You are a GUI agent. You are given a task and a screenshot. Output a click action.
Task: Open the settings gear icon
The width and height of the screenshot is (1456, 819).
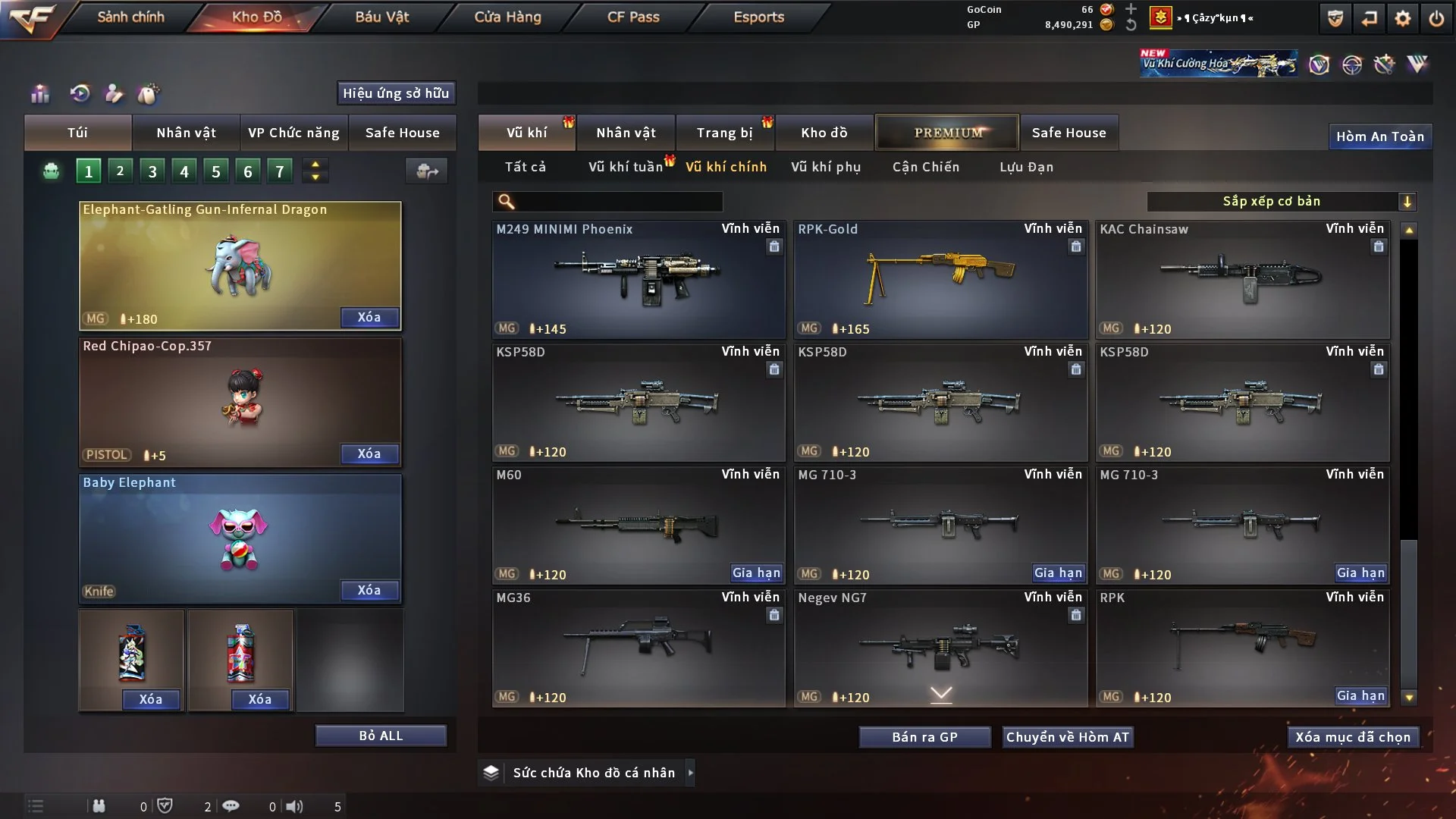coord(1402,18)
